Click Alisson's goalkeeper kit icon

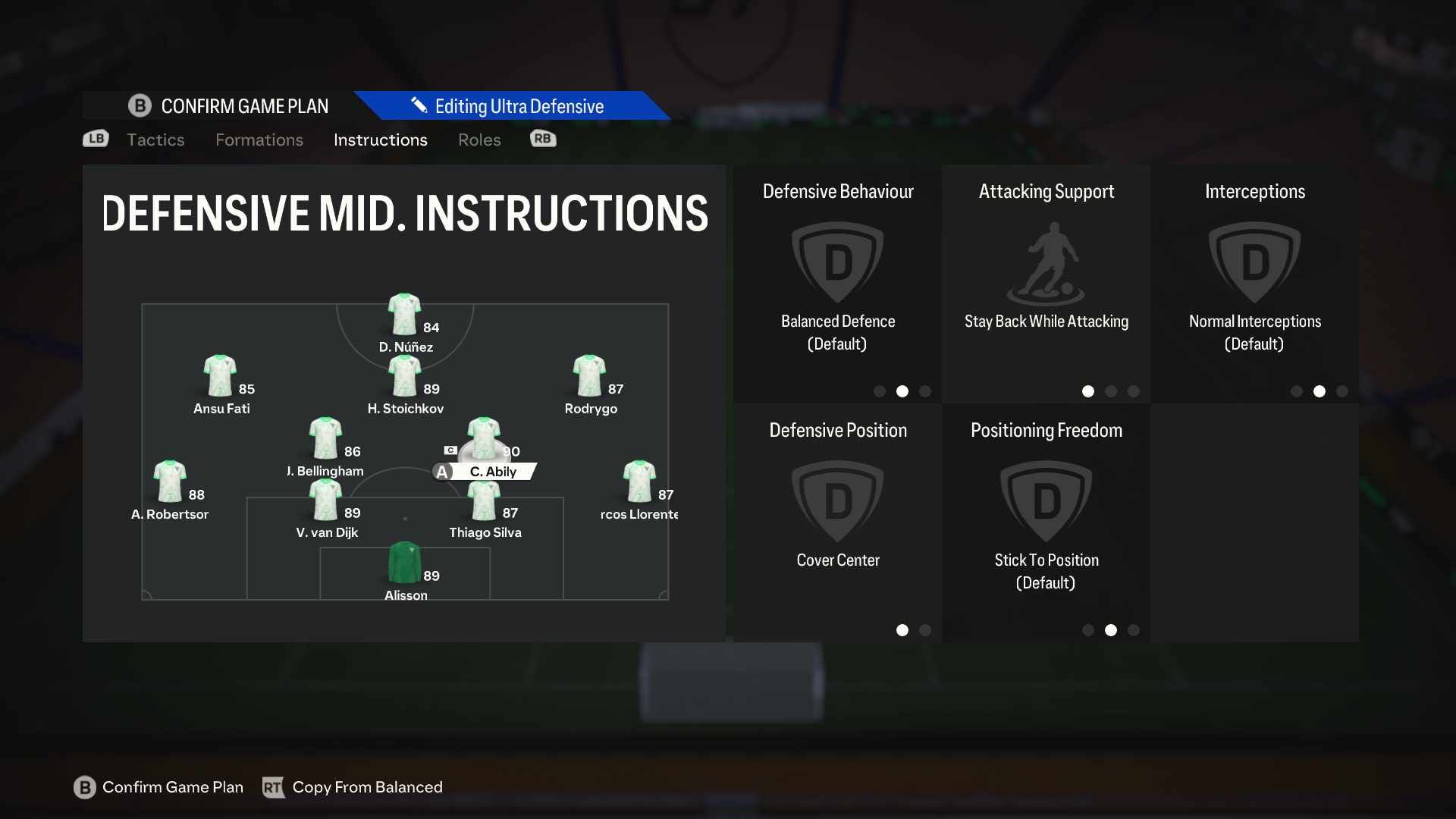point(405,561)
